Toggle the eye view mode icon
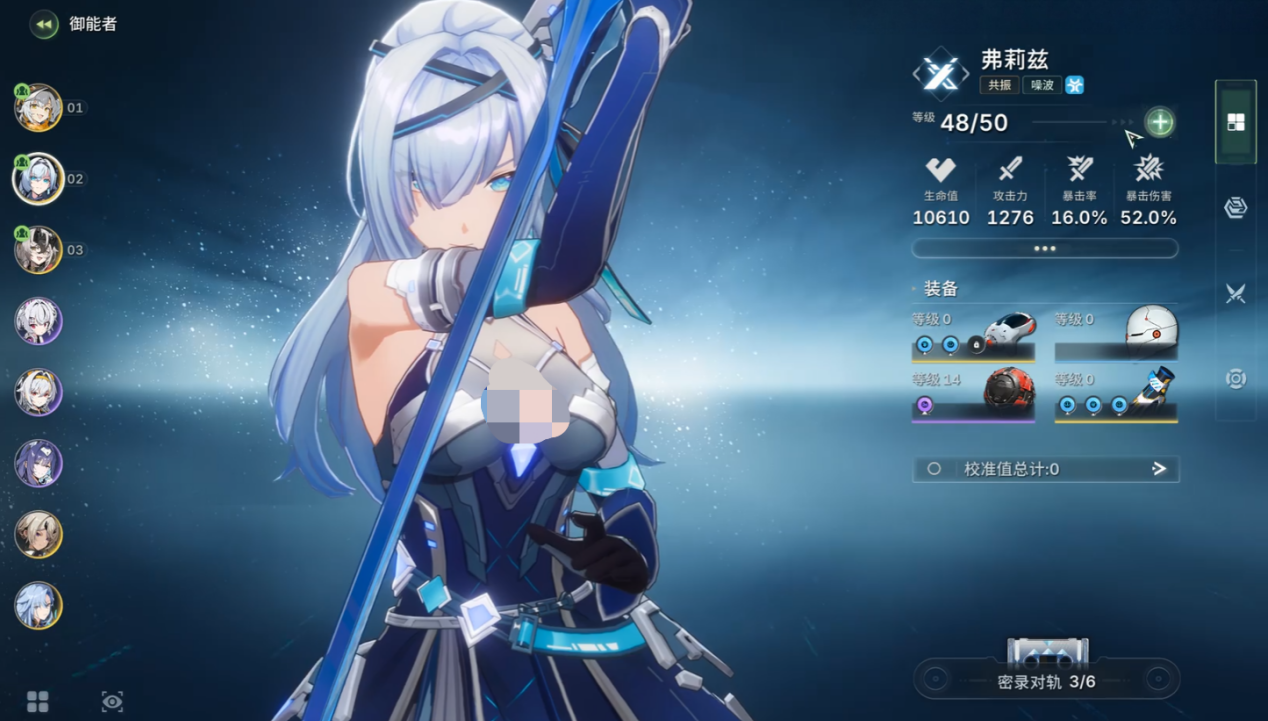The image size is (1268, 721). click(x=112, y=702)
